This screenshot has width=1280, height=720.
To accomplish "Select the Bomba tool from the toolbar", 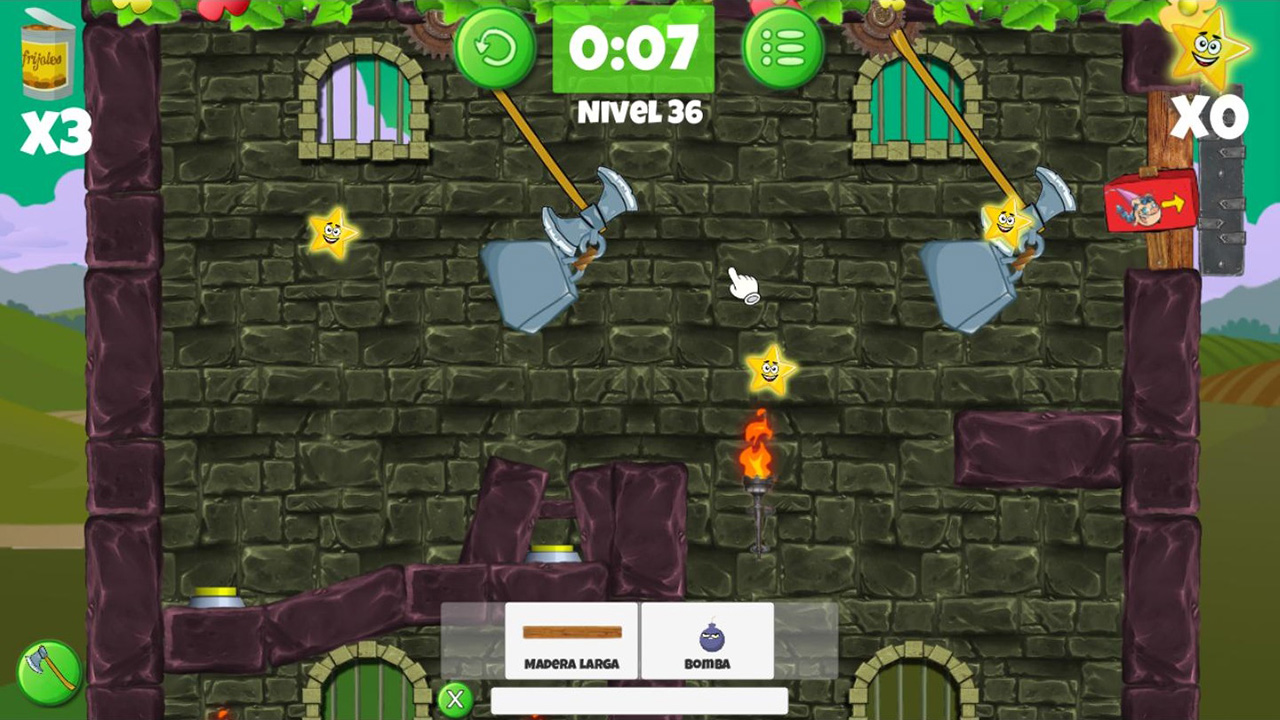I will [707, 640].
